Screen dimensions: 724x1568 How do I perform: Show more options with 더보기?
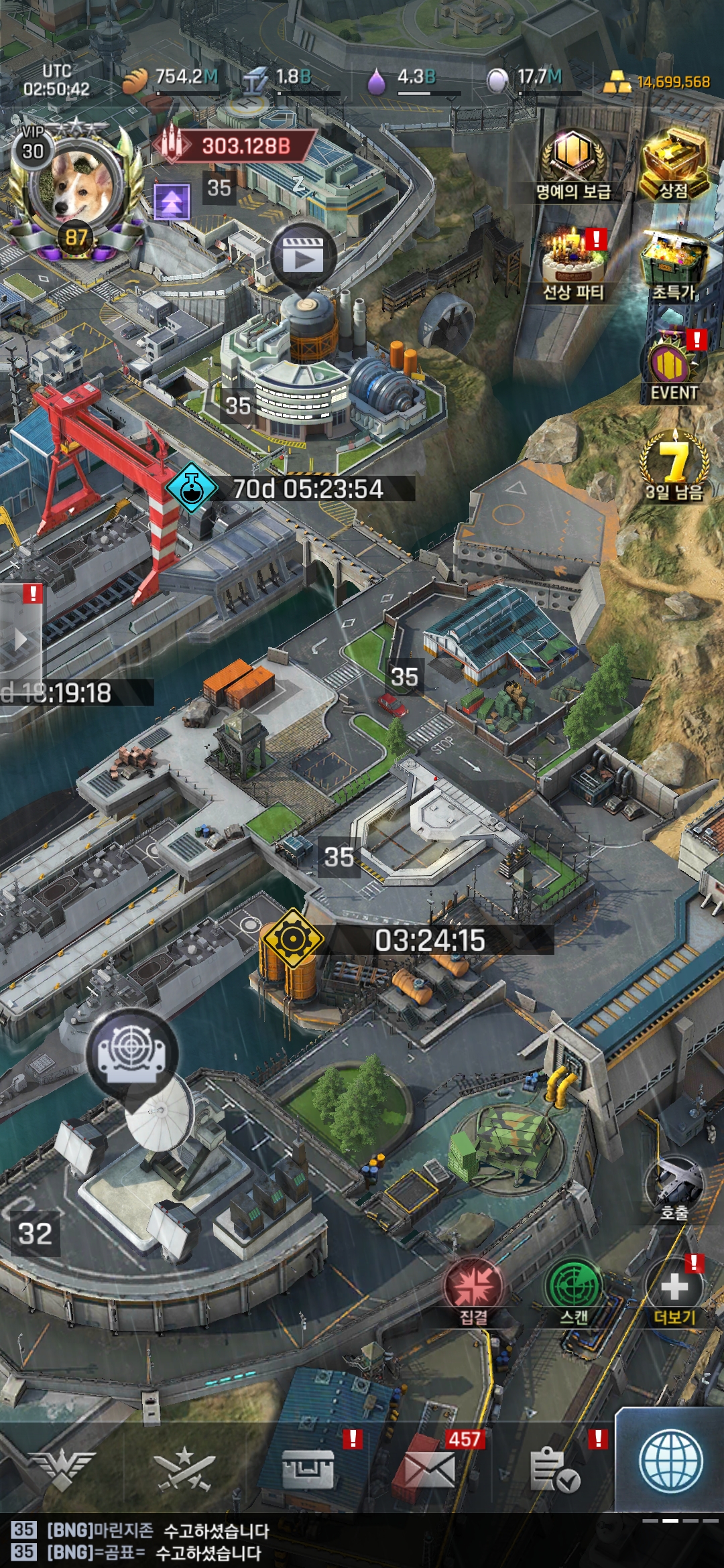(x=674, y=1290)
